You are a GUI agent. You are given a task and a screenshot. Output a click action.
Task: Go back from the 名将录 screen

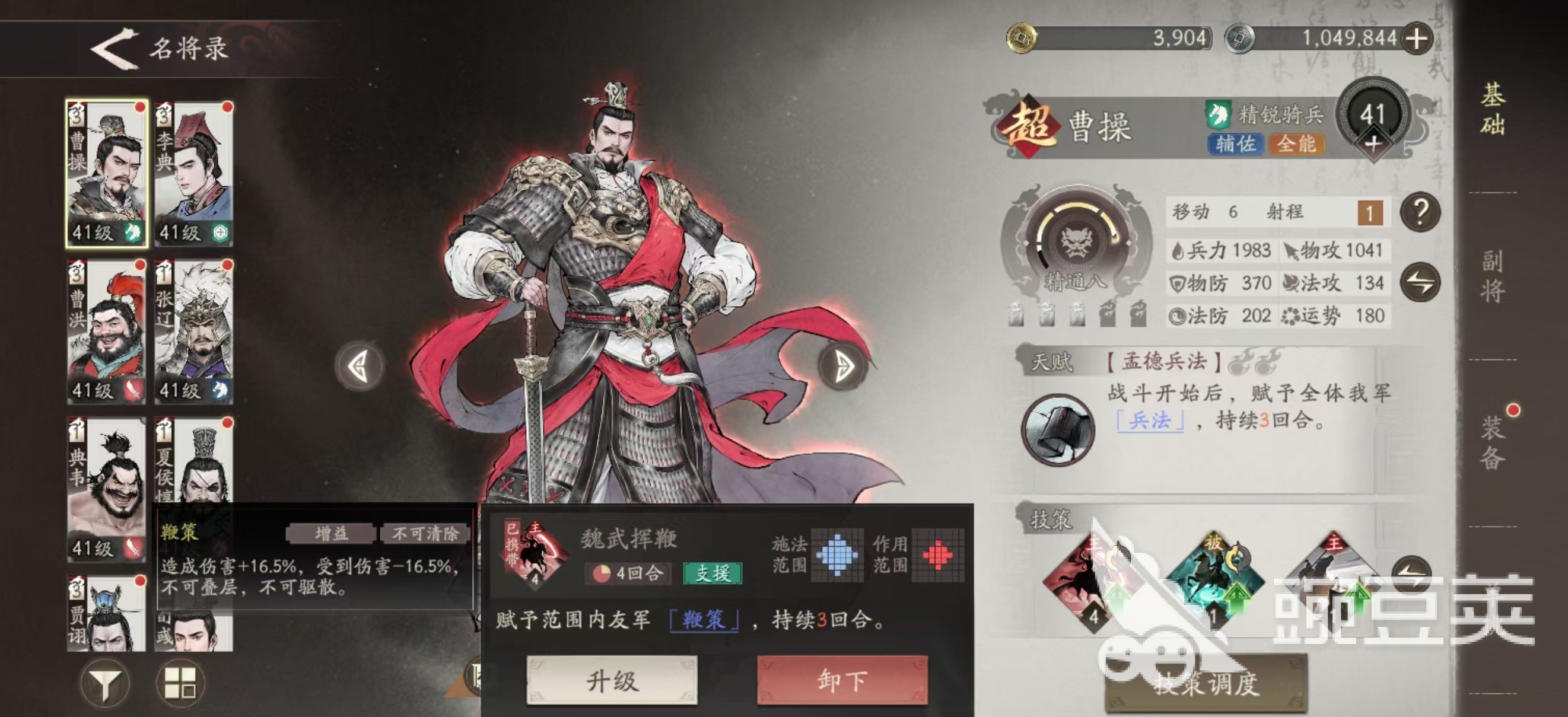(x=114, y=48)
